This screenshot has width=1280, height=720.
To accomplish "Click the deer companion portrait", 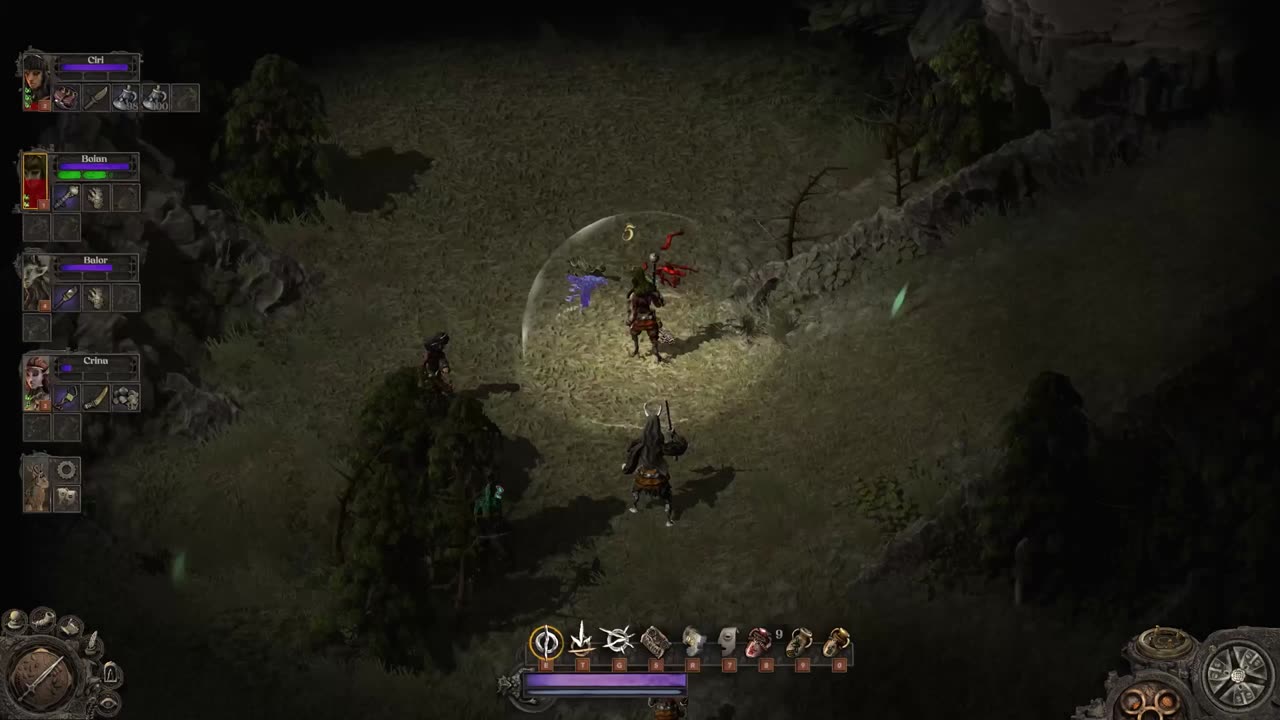I will [x=37, y=486].
